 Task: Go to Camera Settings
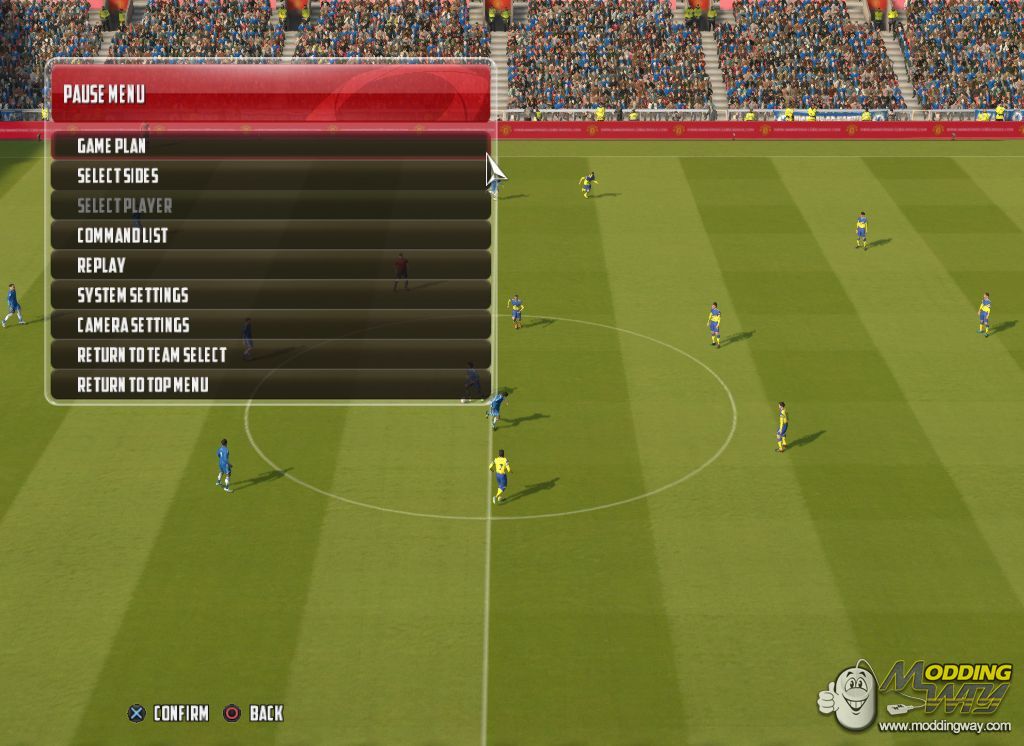tap(133, 325)
